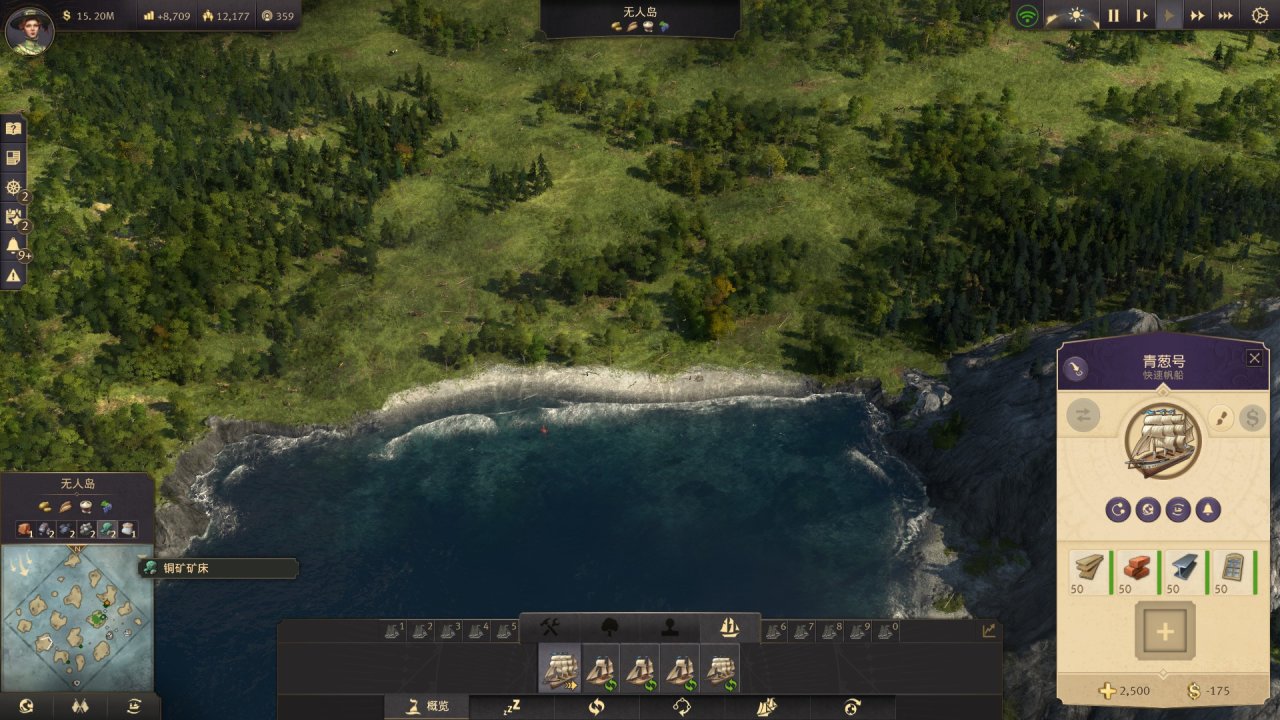Open the 概览 overview tab
This screenshot has height=720, width=1280.
pyautogui.click(x=428, y=706)
